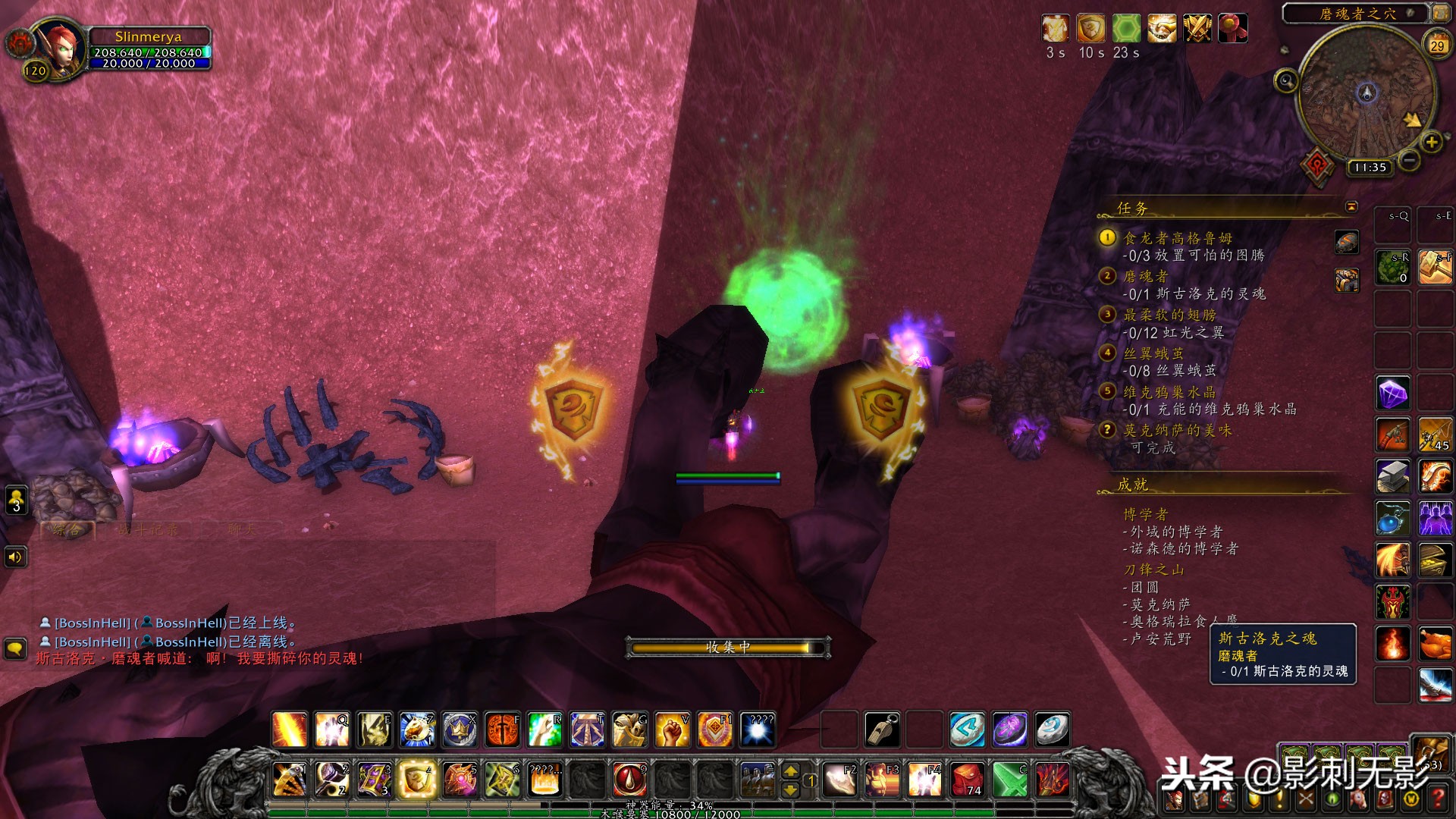This screenshot has height=819, width=1456.
Task: Click the minimap tracking magnifier button
Action: click(x=1286, y=80)
